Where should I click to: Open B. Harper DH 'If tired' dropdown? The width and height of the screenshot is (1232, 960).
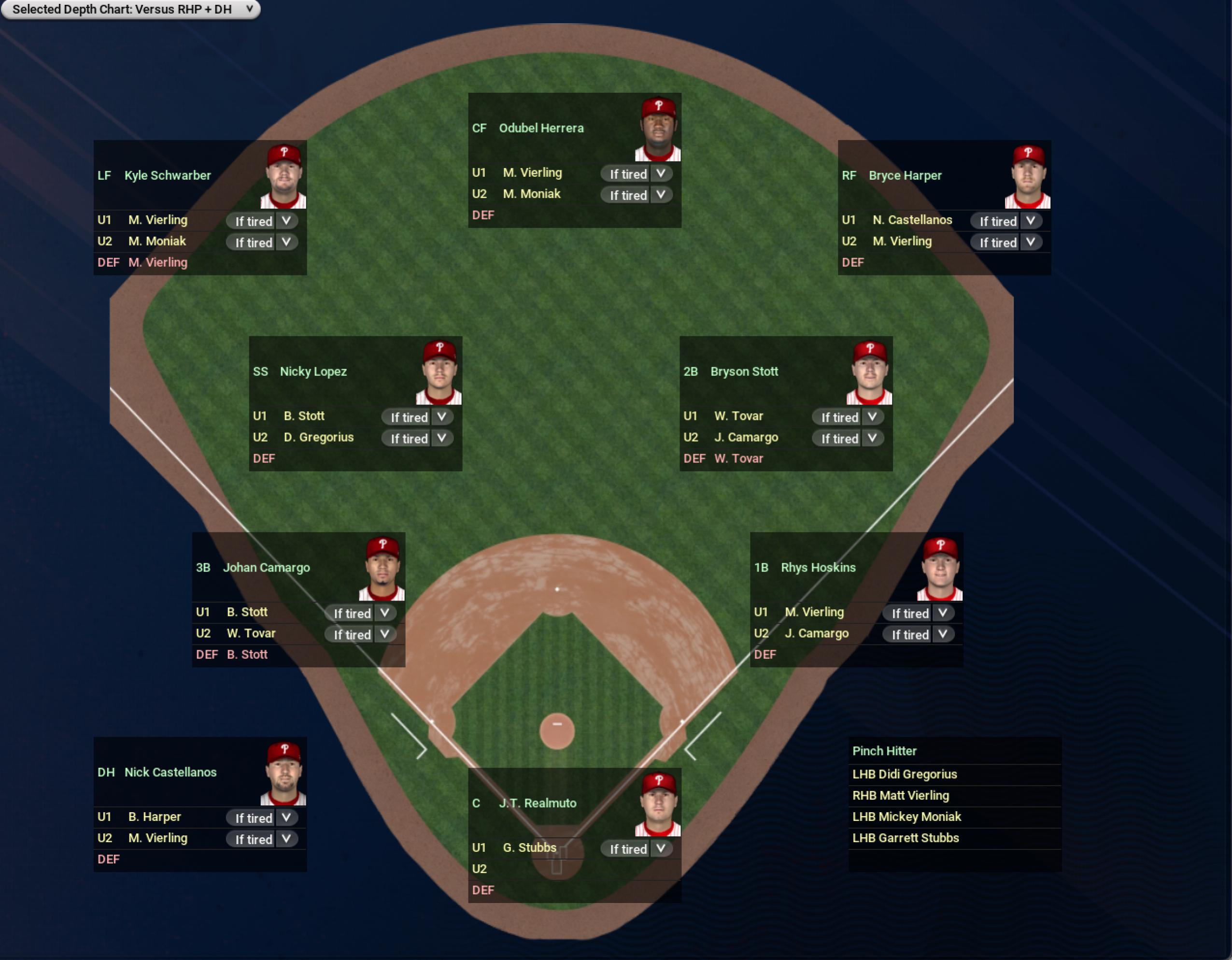(262, 818)
